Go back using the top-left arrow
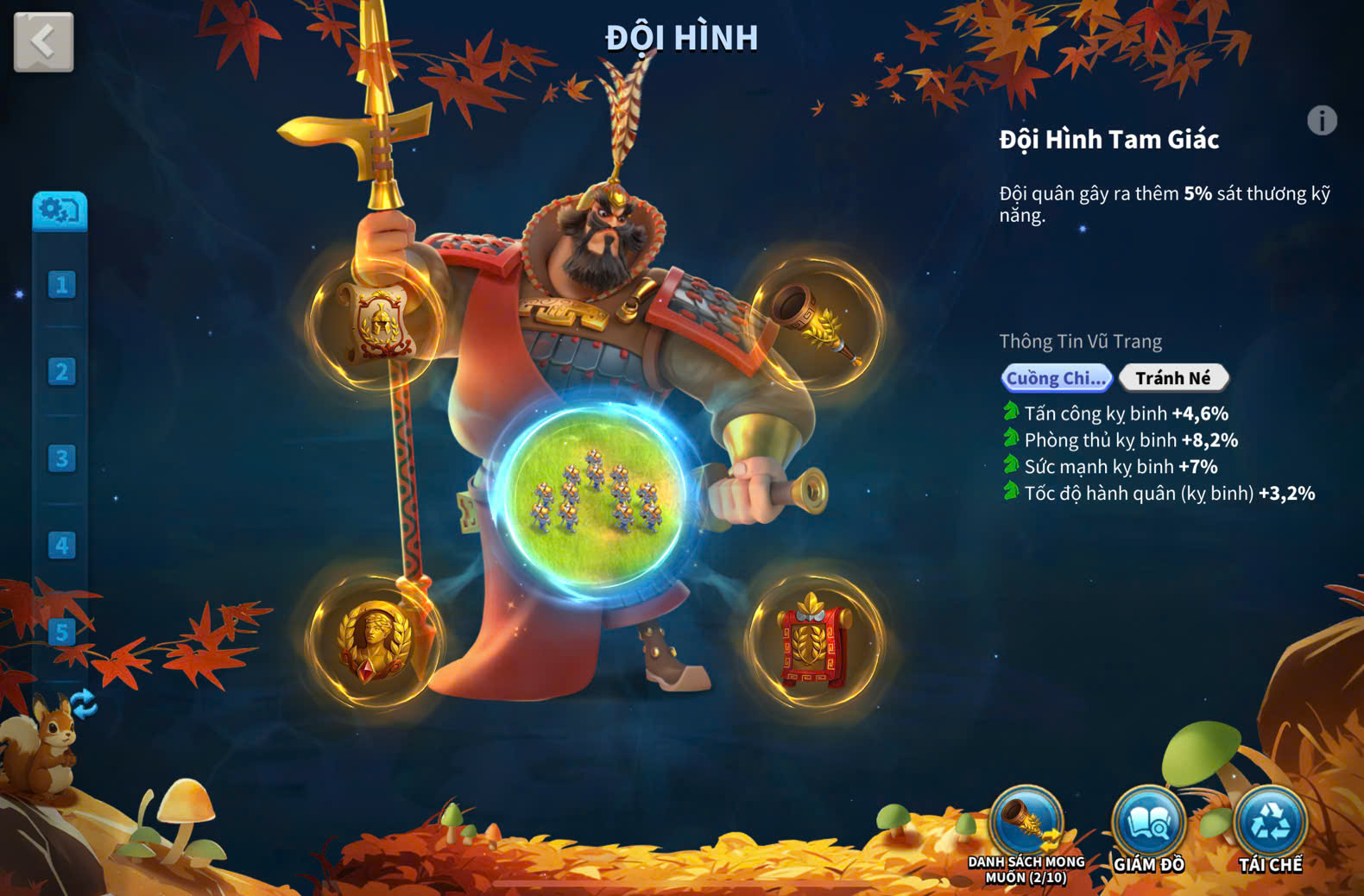 pyautogui.click(x=43, y=41)
